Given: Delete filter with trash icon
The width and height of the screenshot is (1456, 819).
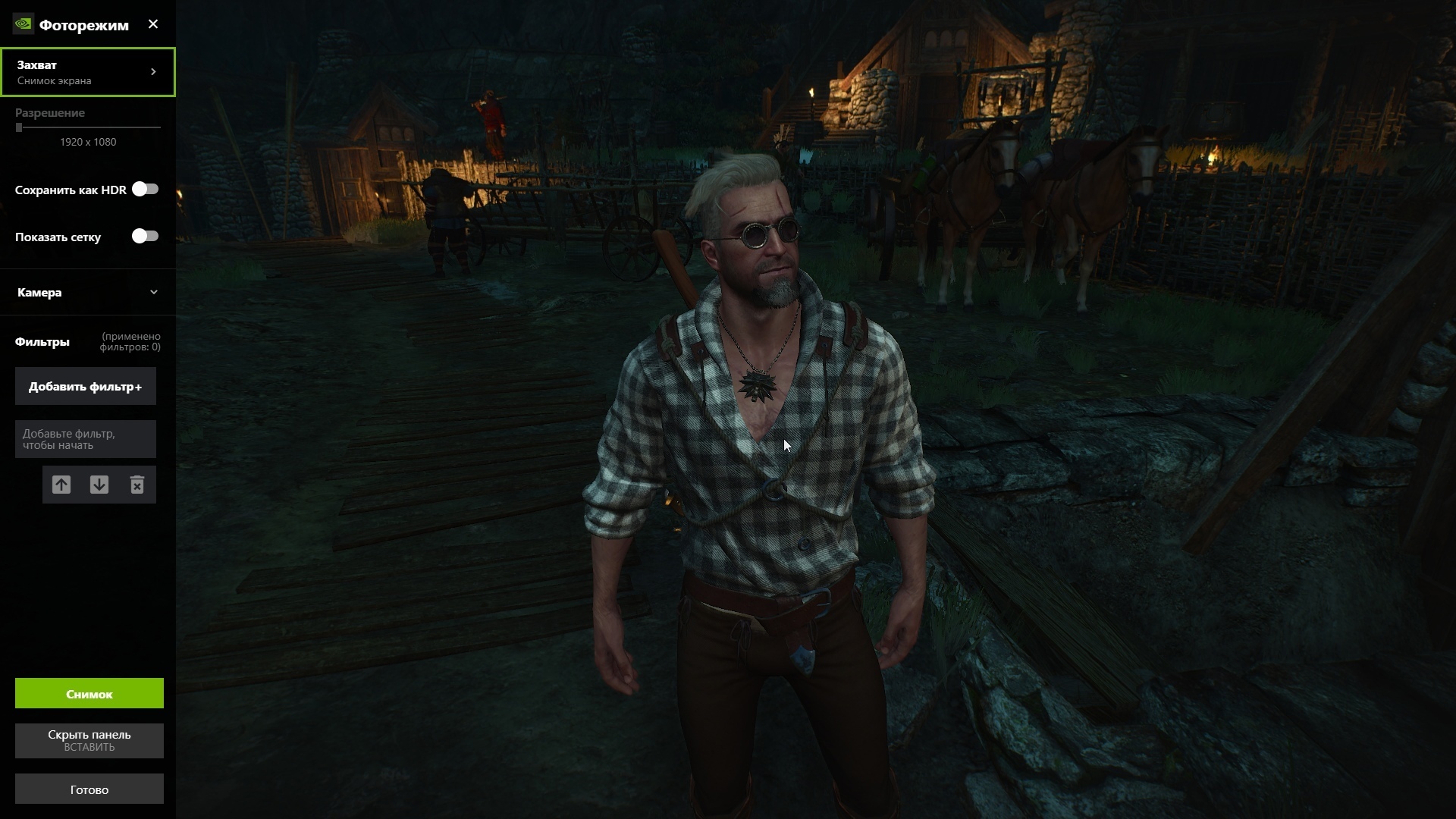Looking at the screenshot, I should [x=137, y=485].
